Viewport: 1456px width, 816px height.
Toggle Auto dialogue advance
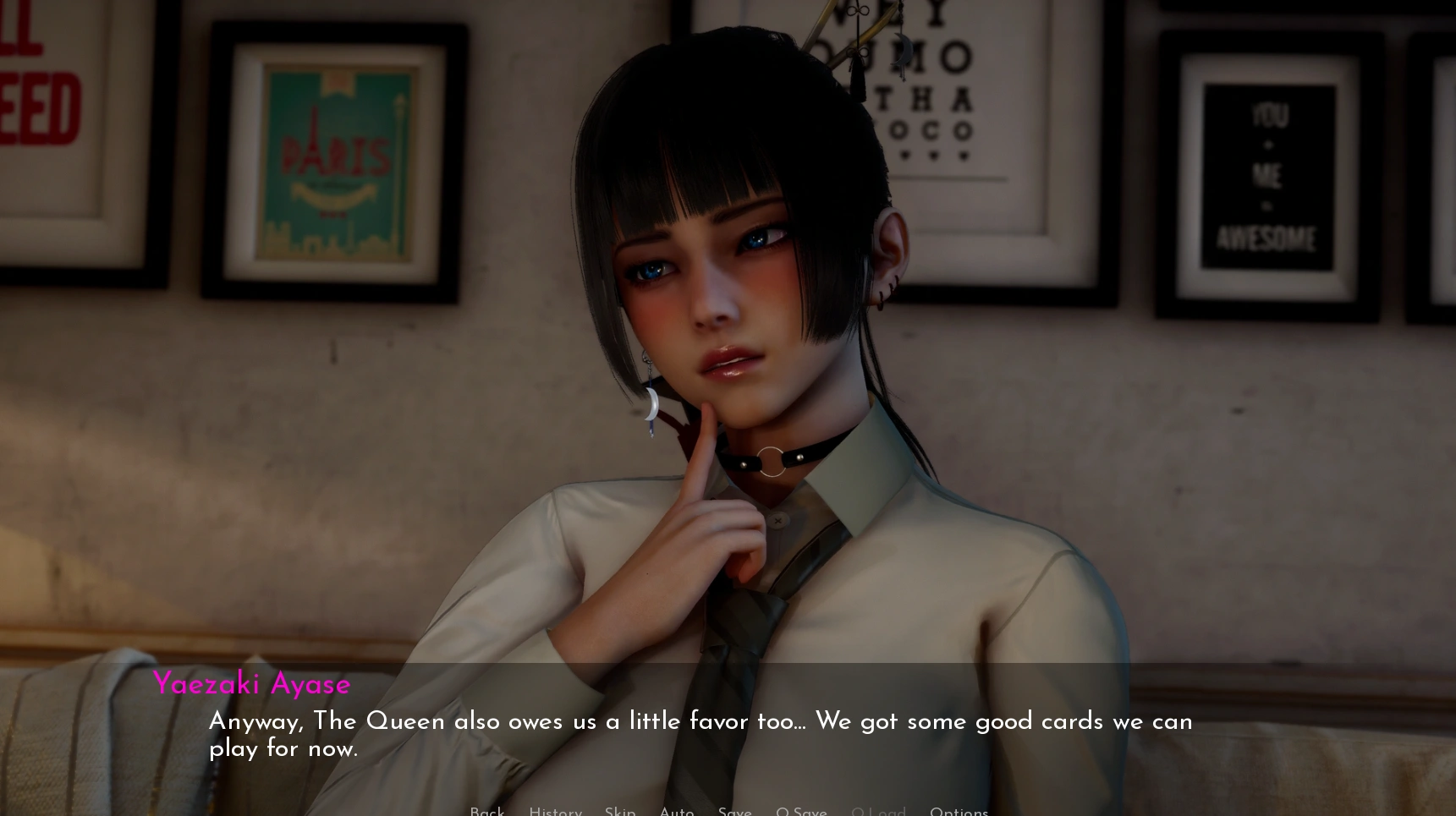677,811
